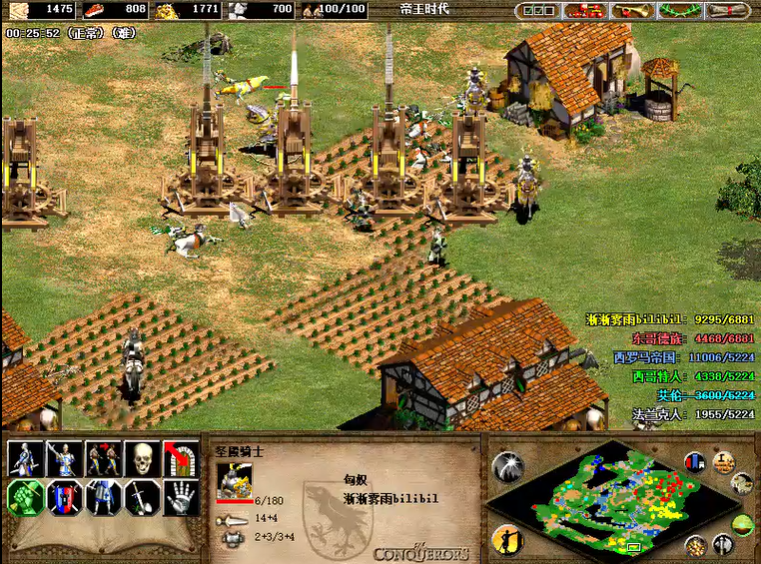Image resolution: width=761 pixels, height=564 pixels.
Task: Open diplomacy with the laurel wreath button
Action: (x=680, y=10)
